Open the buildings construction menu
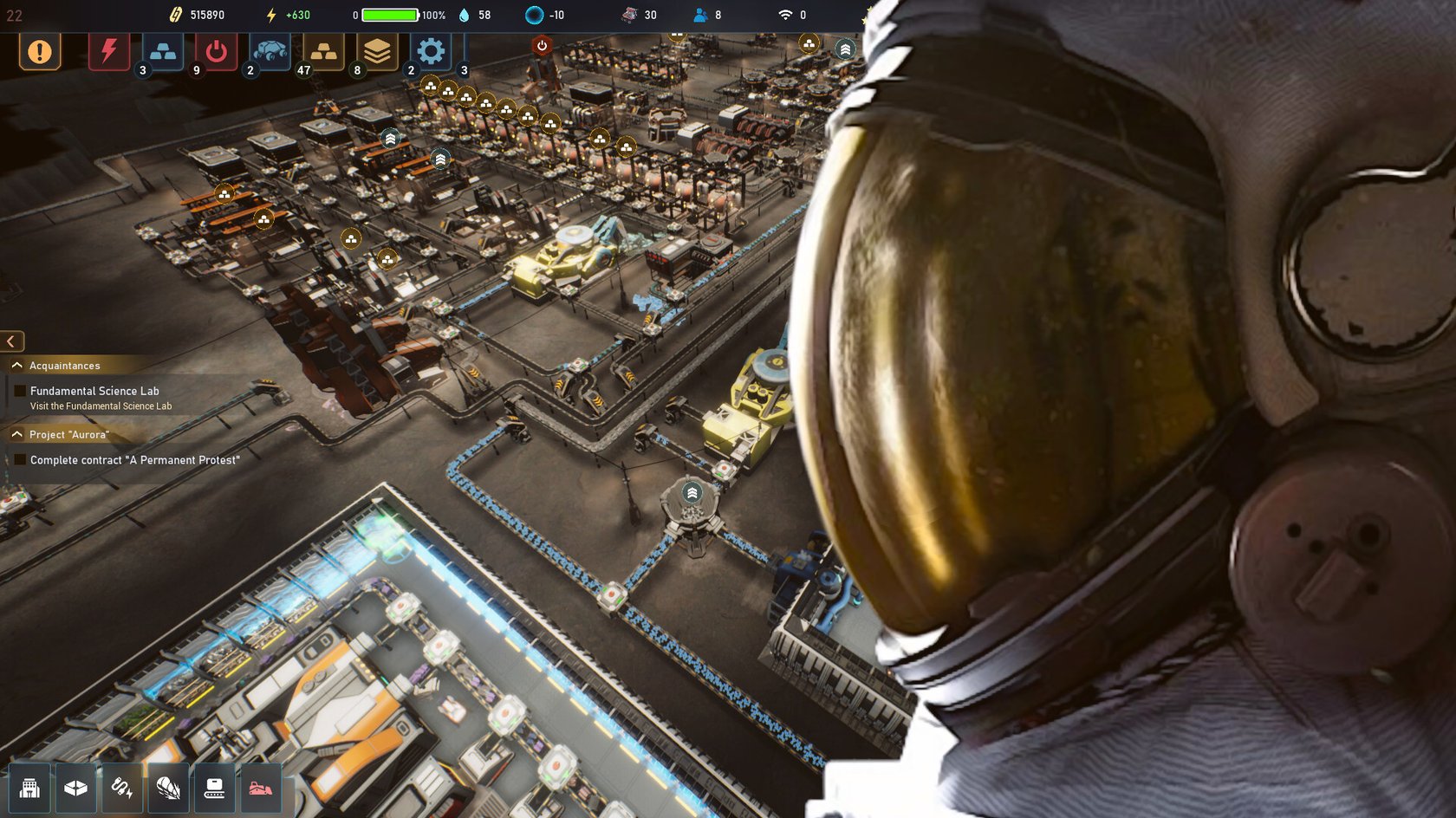Screen dimensions: 1456x818 tap(30, 788)
